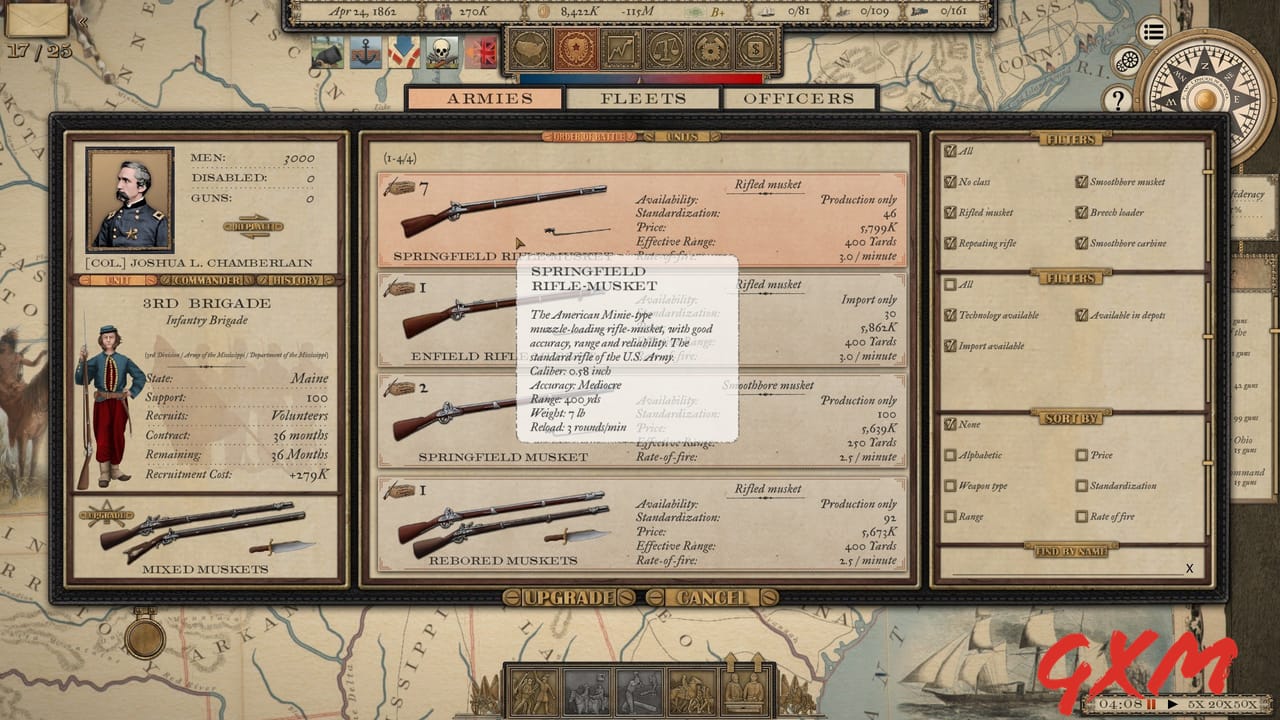This screenshot has height=720, width=1280.
Task: Open the hamburger menu at top right
Action: [1152, 30]
